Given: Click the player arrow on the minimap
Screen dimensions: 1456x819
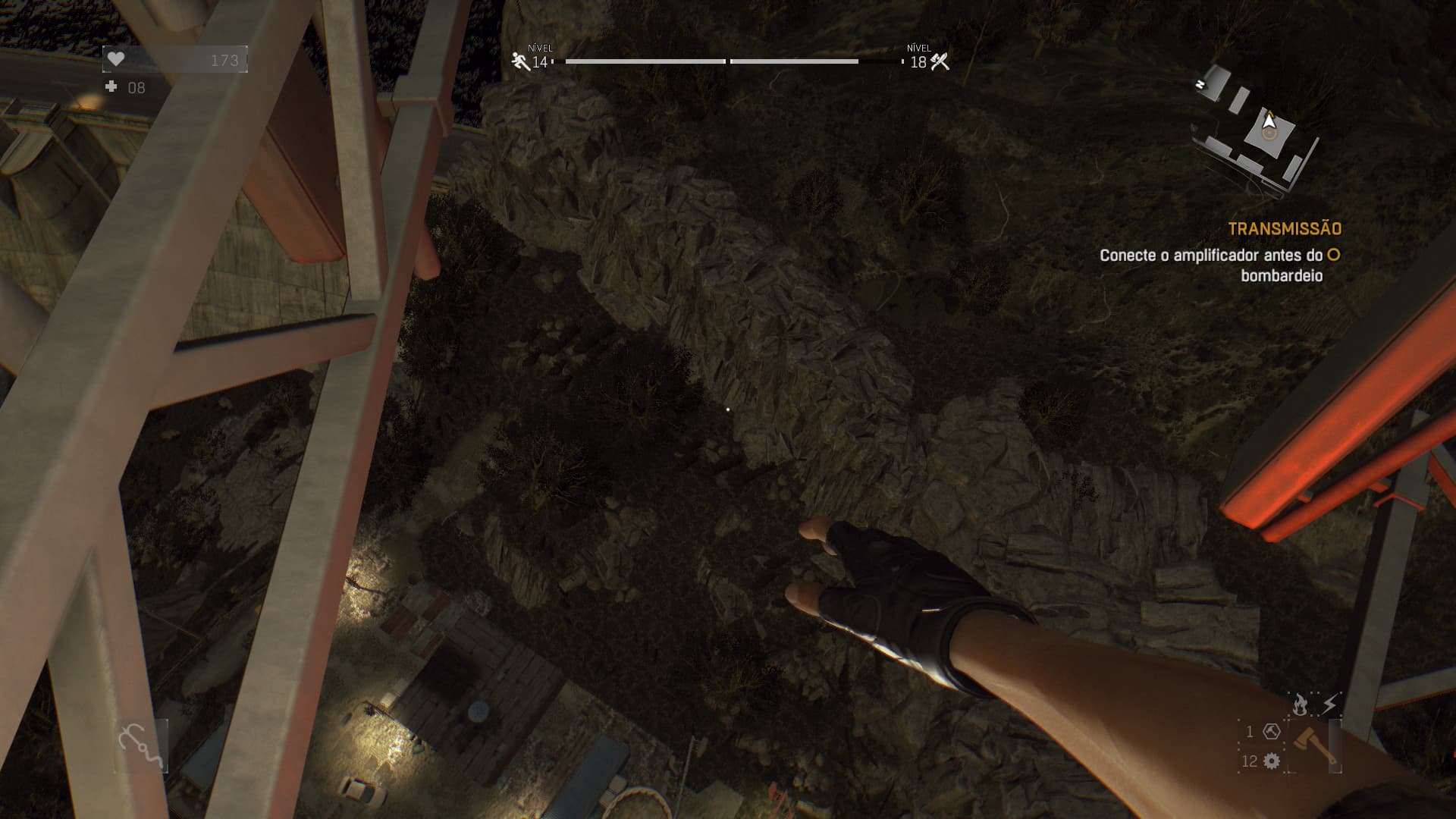Looking at the screenshot, I should (x=1269, y=121).
